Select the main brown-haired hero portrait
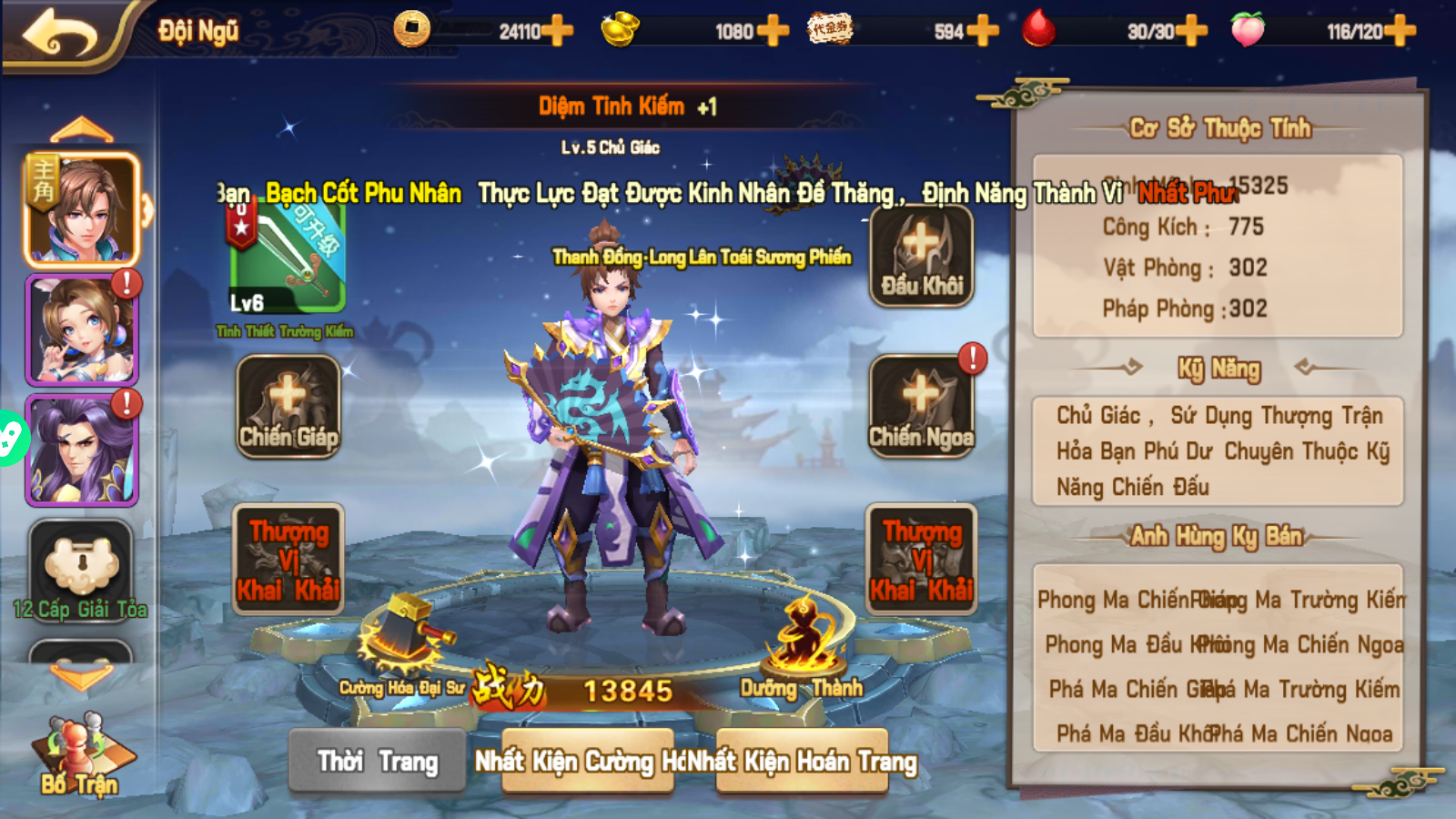 pos(81,209)
